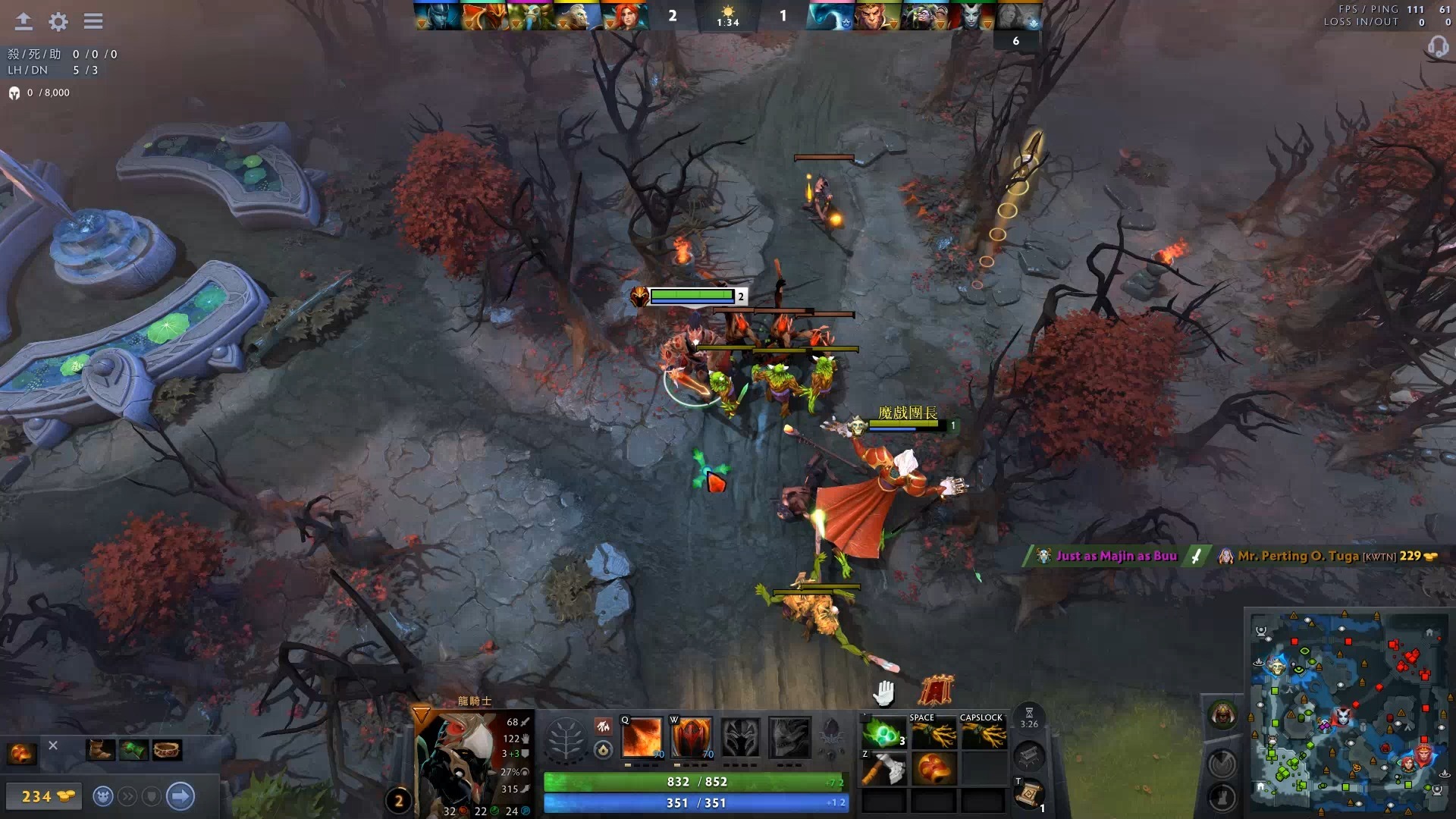
Task: Click the gold counter to open the shop
Action: pyautogui.click(x=44, y=796)
